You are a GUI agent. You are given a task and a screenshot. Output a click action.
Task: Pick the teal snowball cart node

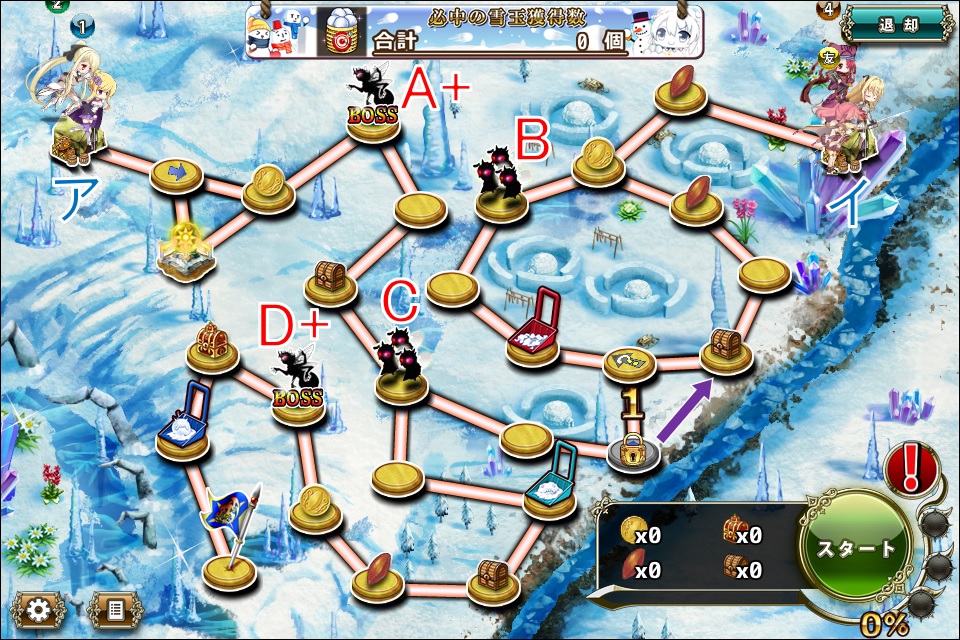click(550, 488)
